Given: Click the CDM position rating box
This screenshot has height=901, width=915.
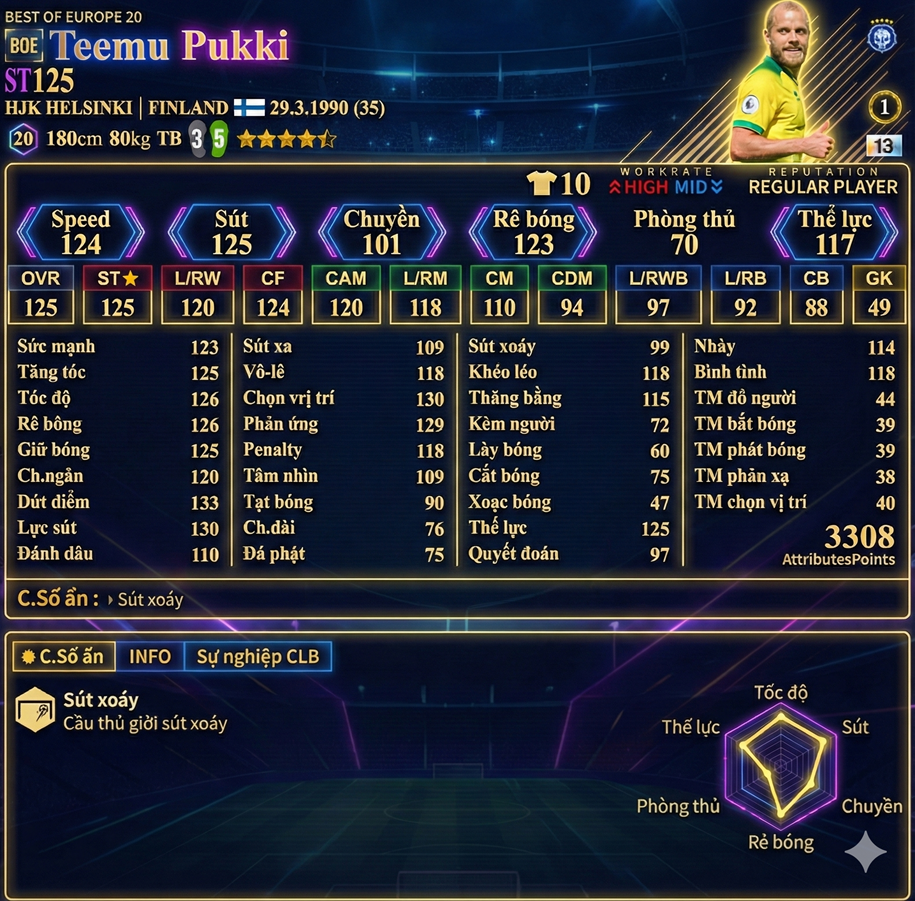Looking at the screenshot, I should pyautogui.click(x=572, y=294).
